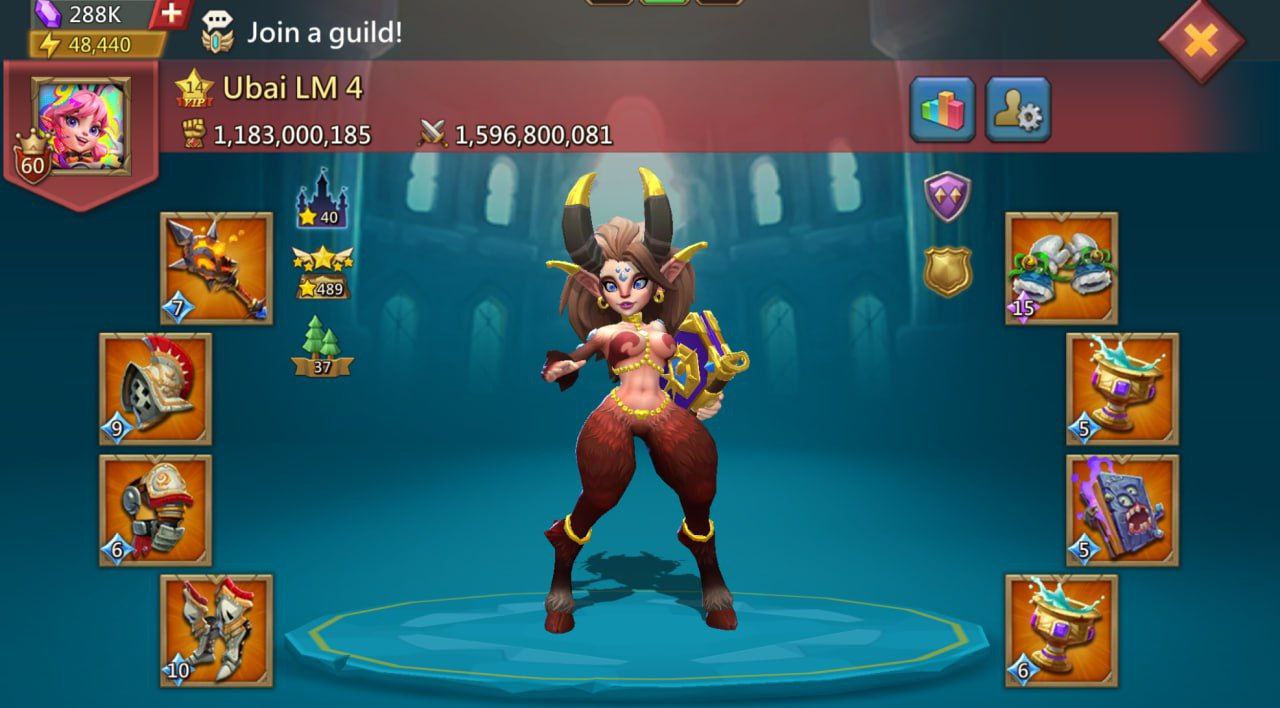Close the profile screen with the X
This screenshot has height=708, width=1280.
point(1201,41)
